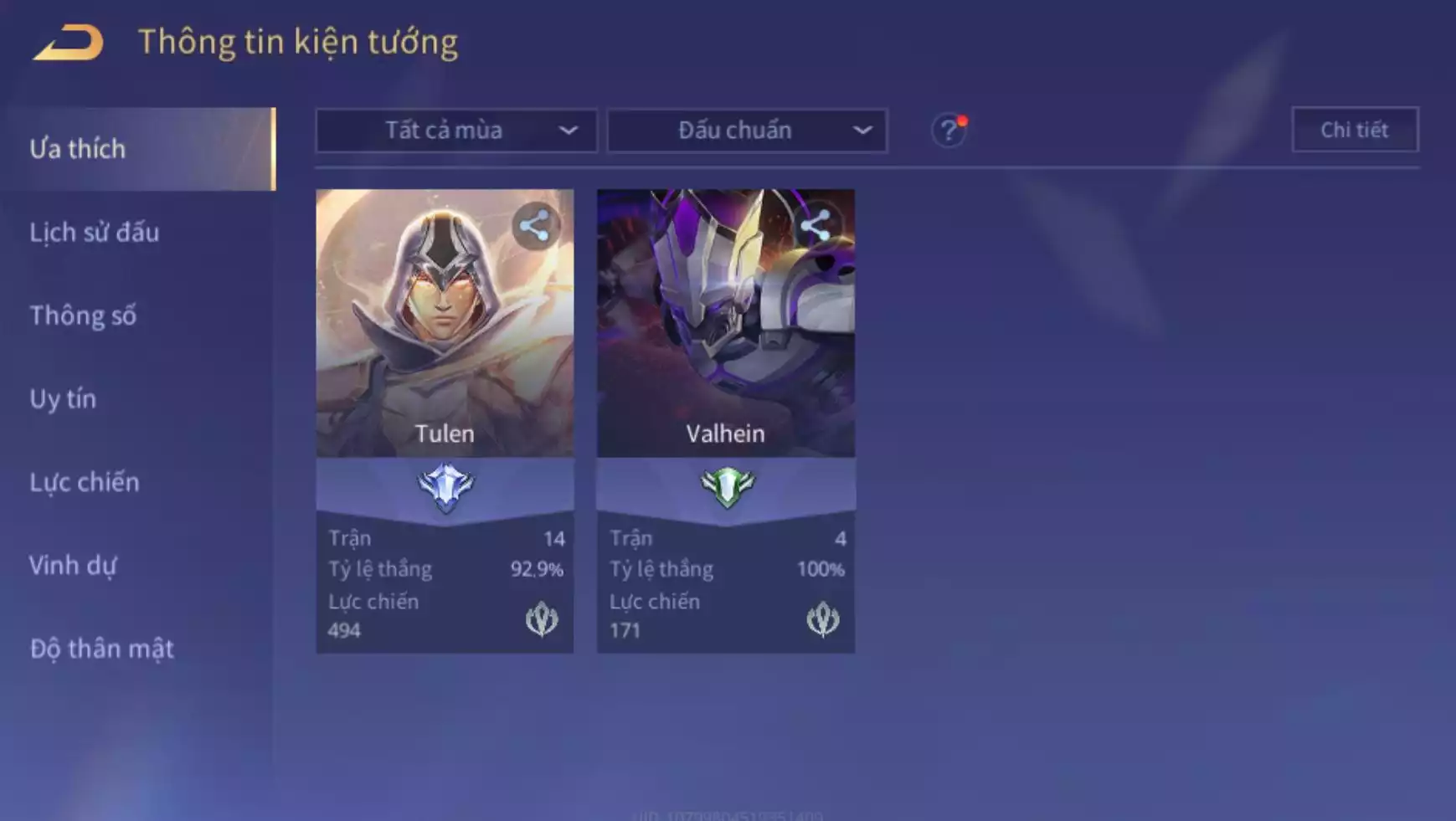Expand the Tất cả mùa season dropdown
The image size is (1456, 821).
[x=456, y=131]
